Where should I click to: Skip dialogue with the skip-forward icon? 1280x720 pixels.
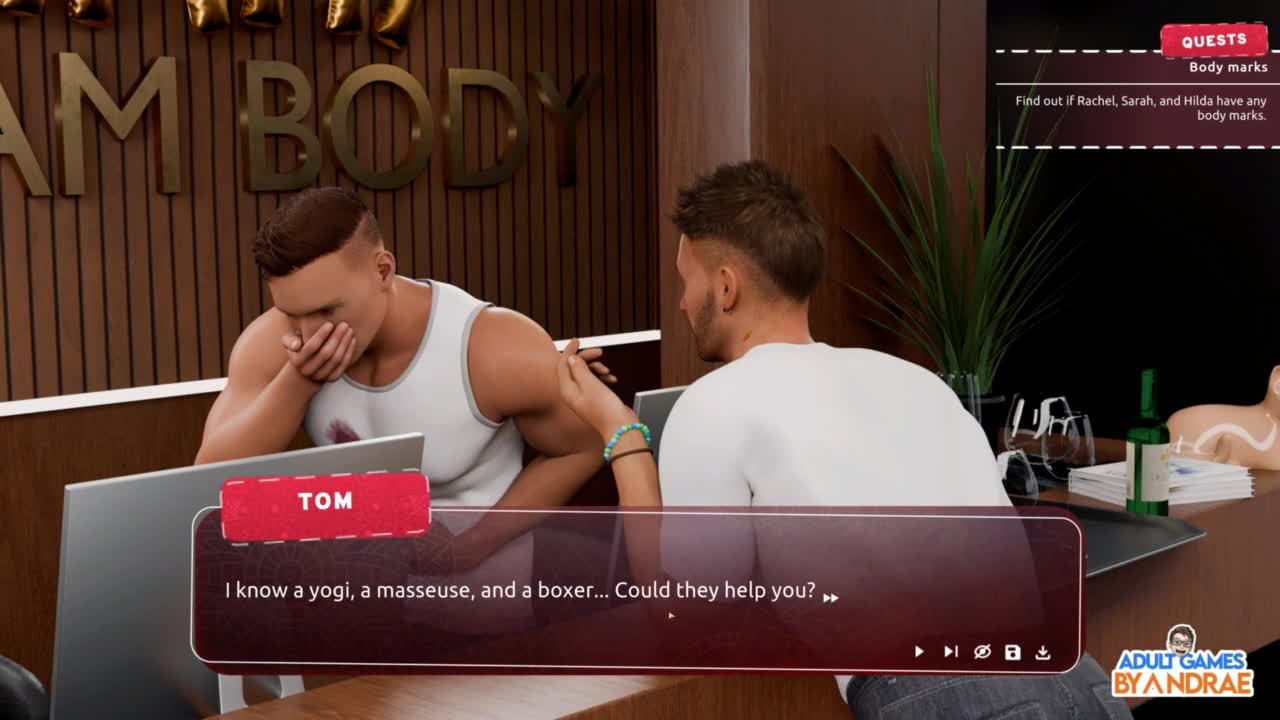[x=950, y=652]
